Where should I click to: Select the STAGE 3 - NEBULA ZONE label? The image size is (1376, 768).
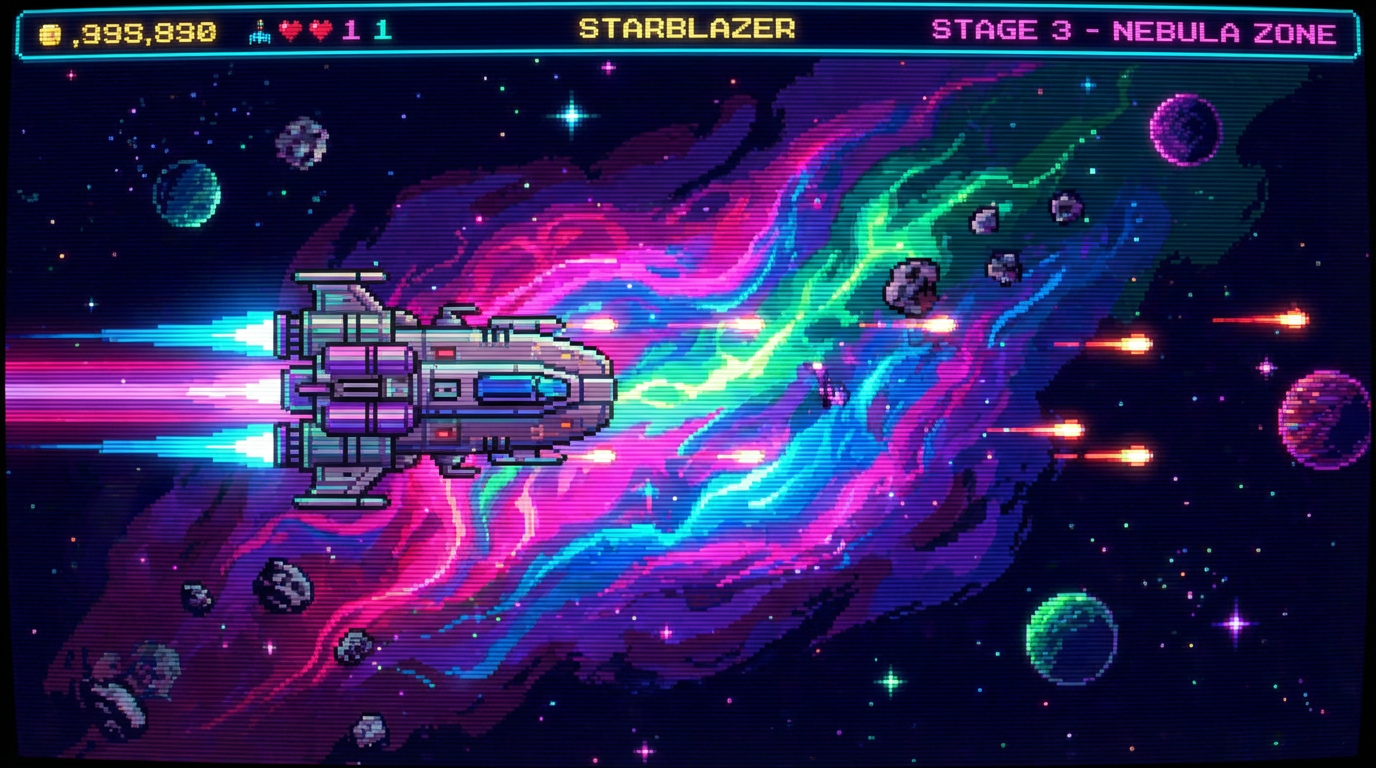(1135, 30)
